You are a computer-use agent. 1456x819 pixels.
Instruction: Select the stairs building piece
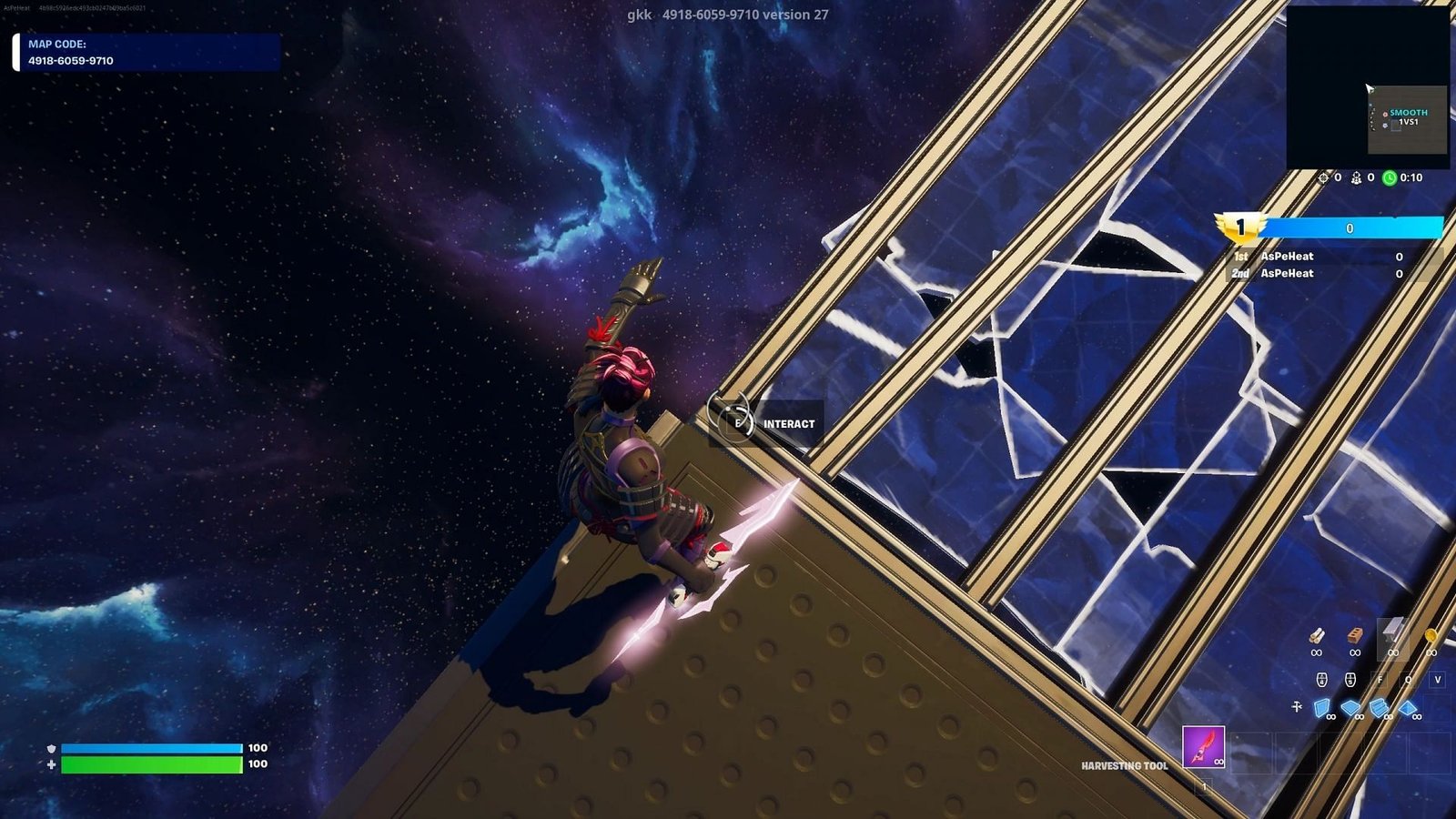tap(1380, 708)
